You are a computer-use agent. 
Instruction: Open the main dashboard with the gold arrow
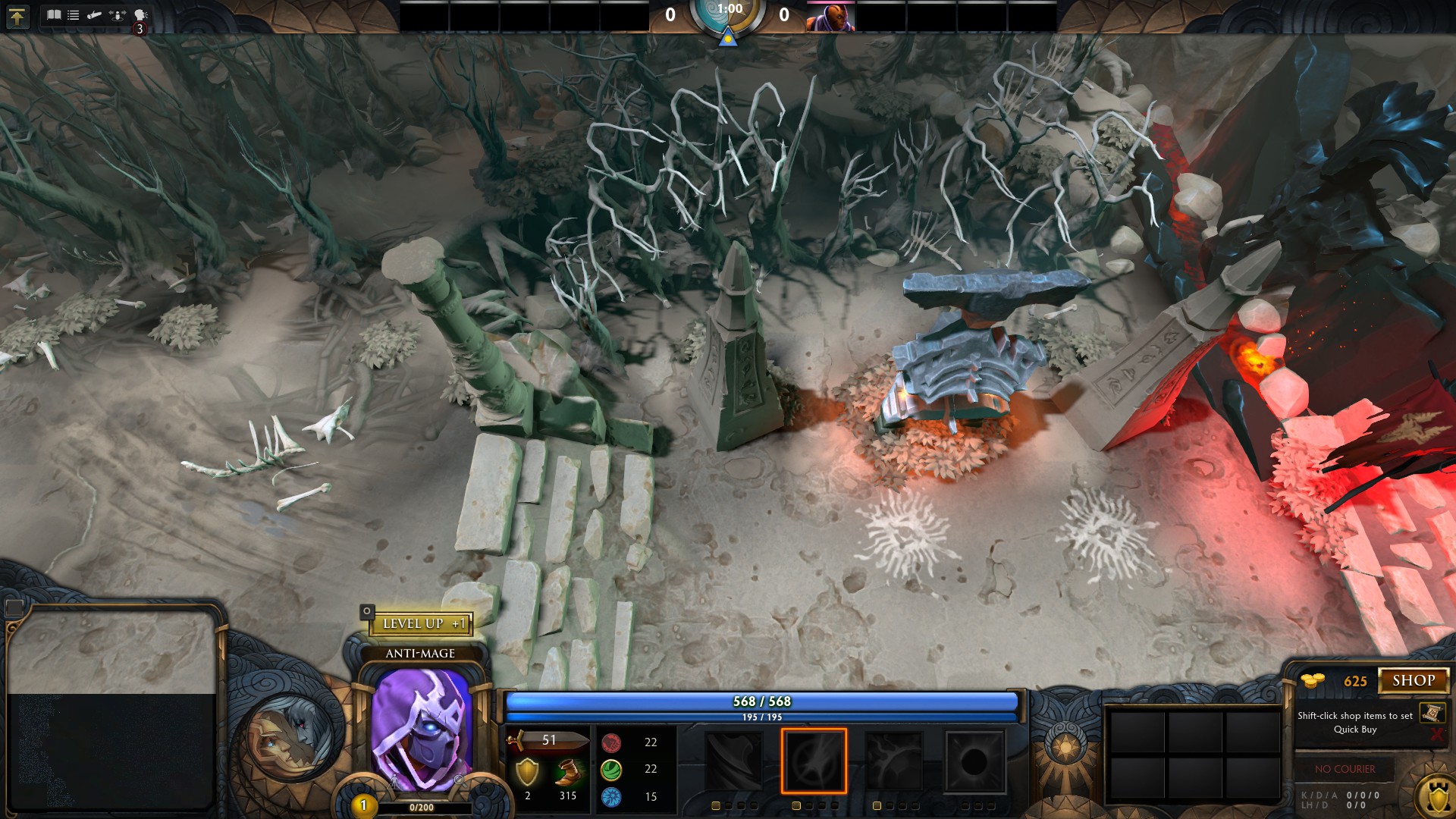tap(17, 17)
